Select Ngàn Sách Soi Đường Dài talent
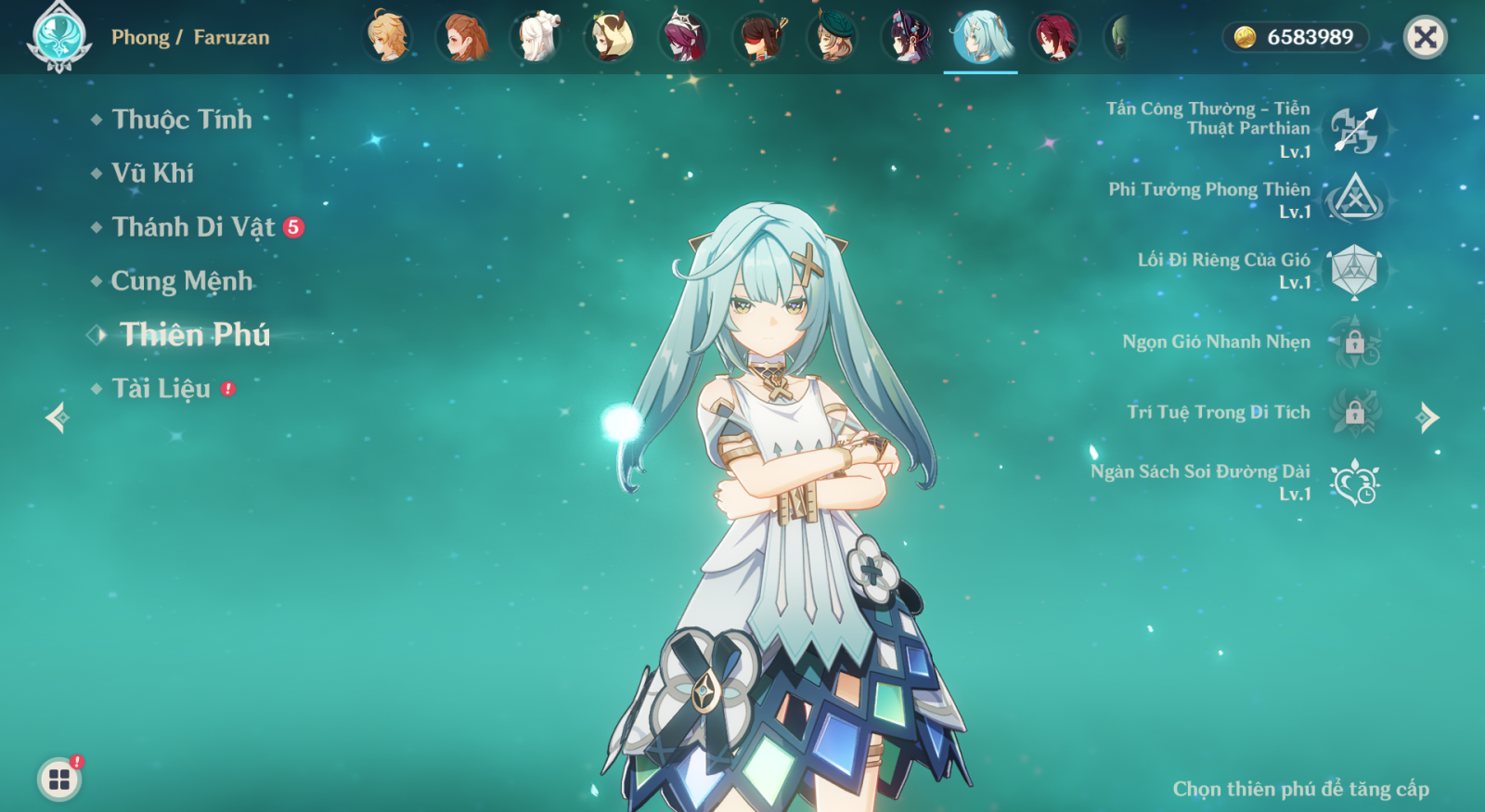Screen dimensions: 1485x812 point(1354,483)
